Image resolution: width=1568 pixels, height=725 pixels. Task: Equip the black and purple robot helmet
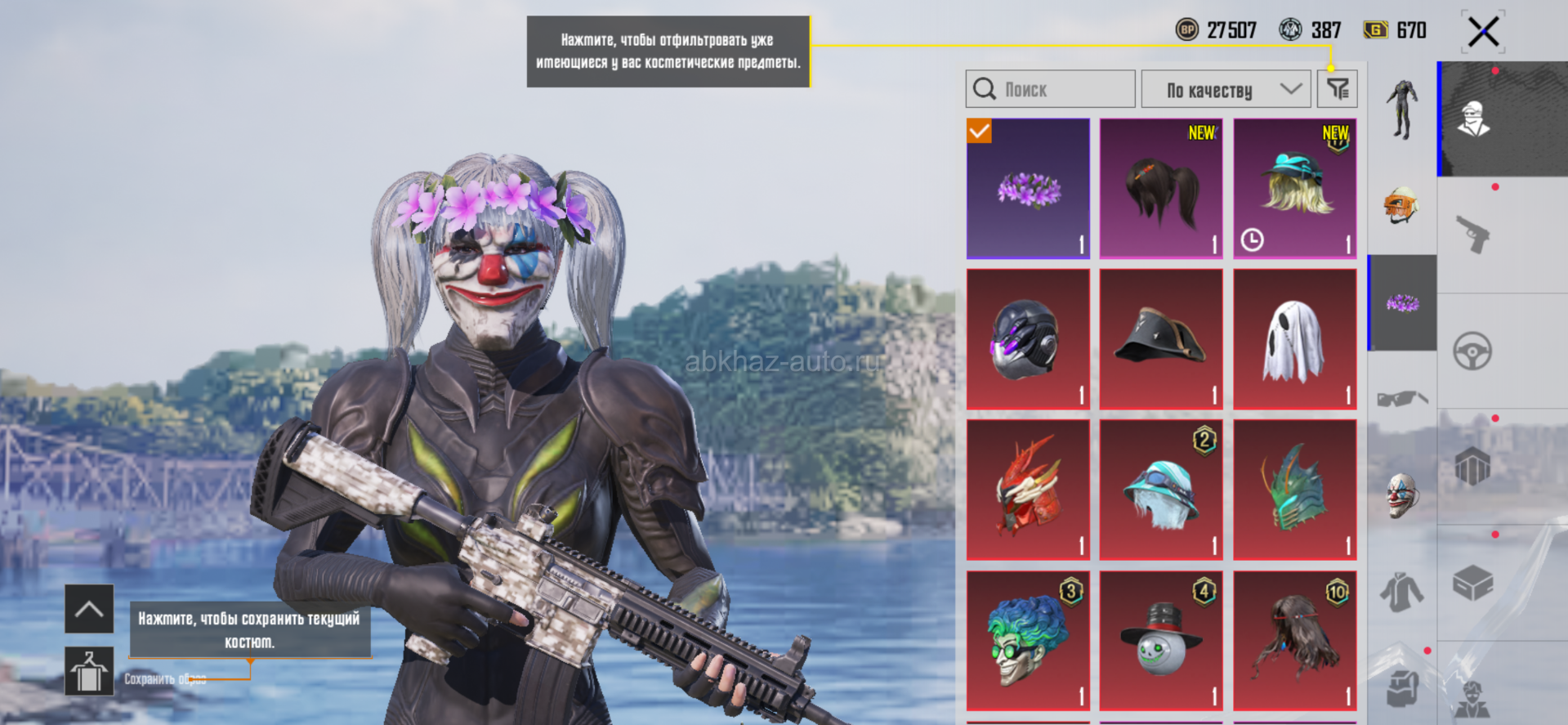1028,339
